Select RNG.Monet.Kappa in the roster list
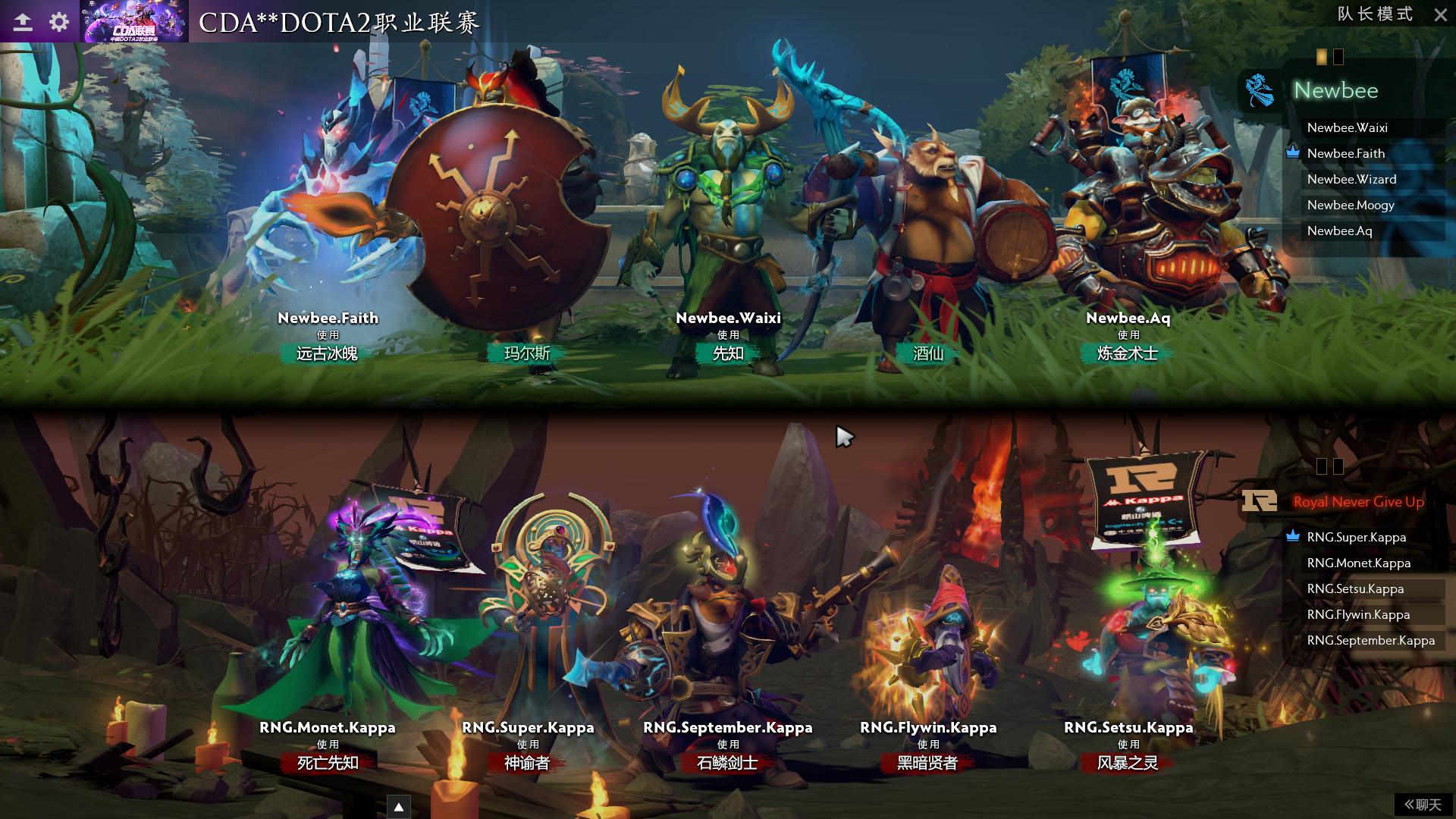Viewport: 1456px width, 819px height. (1357, 563)
